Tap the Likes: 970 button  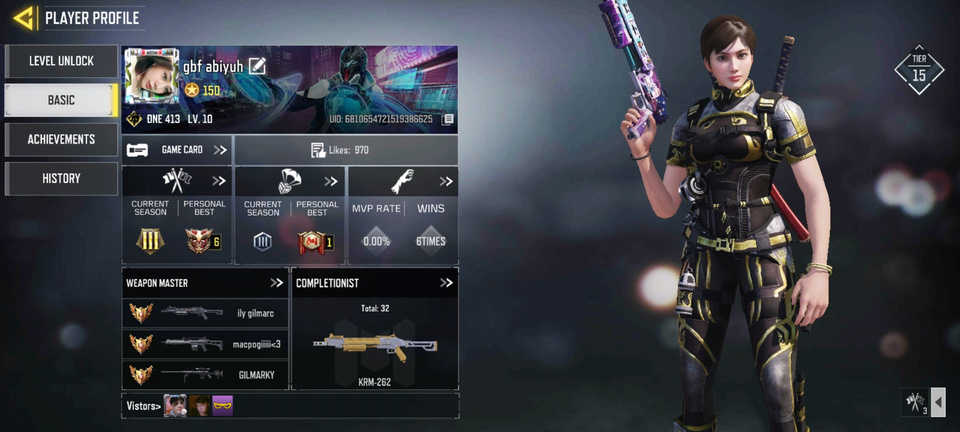(346, 150)
